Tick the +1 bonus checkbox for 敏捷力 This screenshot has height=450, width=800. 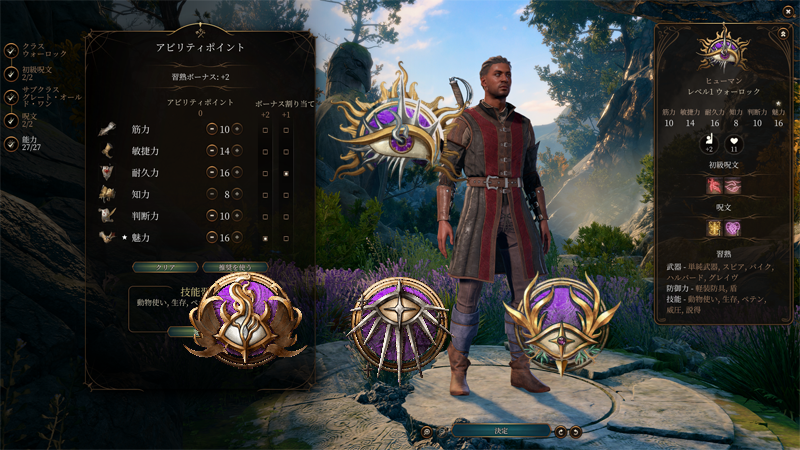(x=286, y=151)
